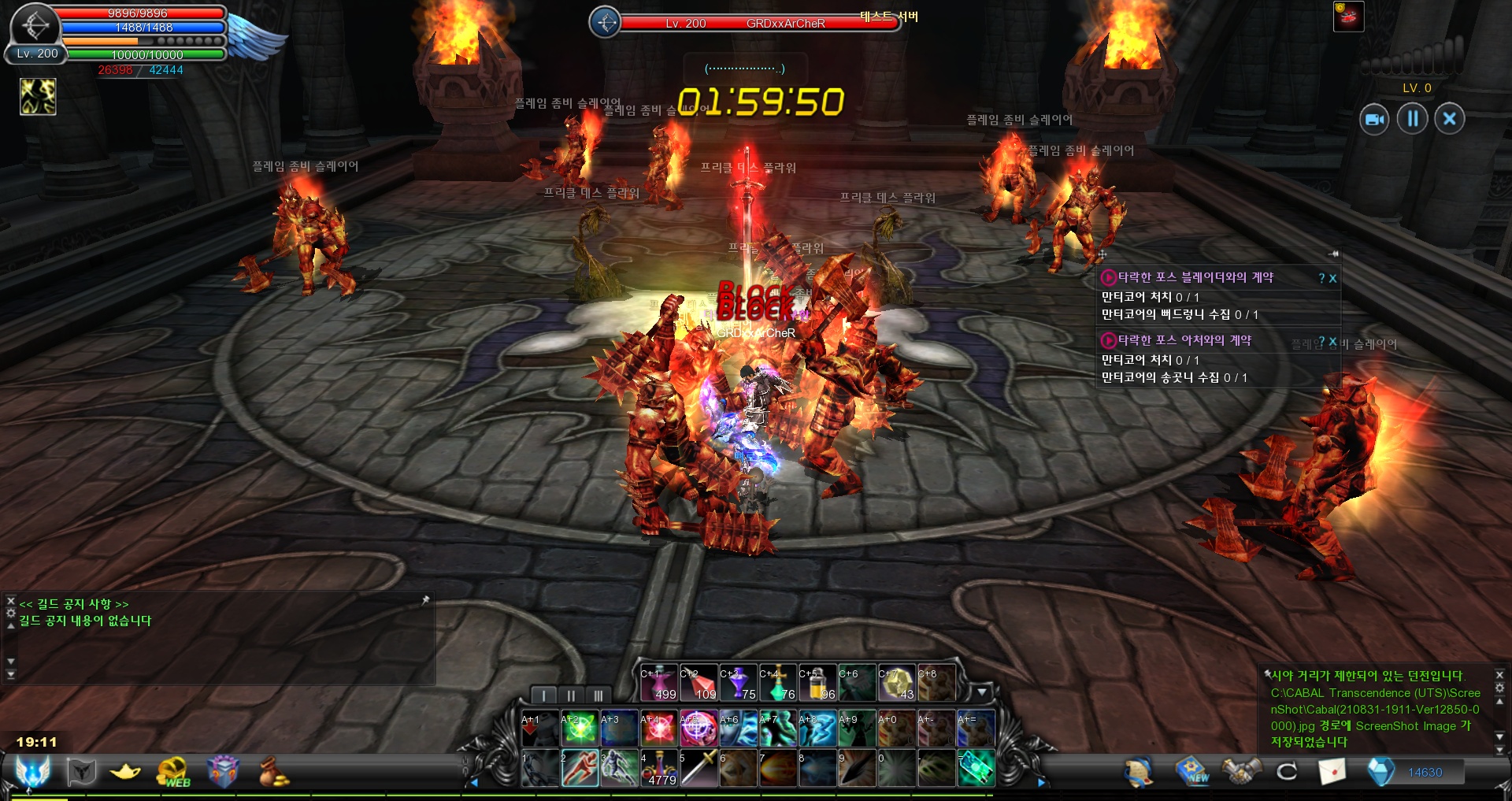1512x801 pixels.
Task: Open the handshake gauntlets icon
Action: click(x=1240, y=772)
